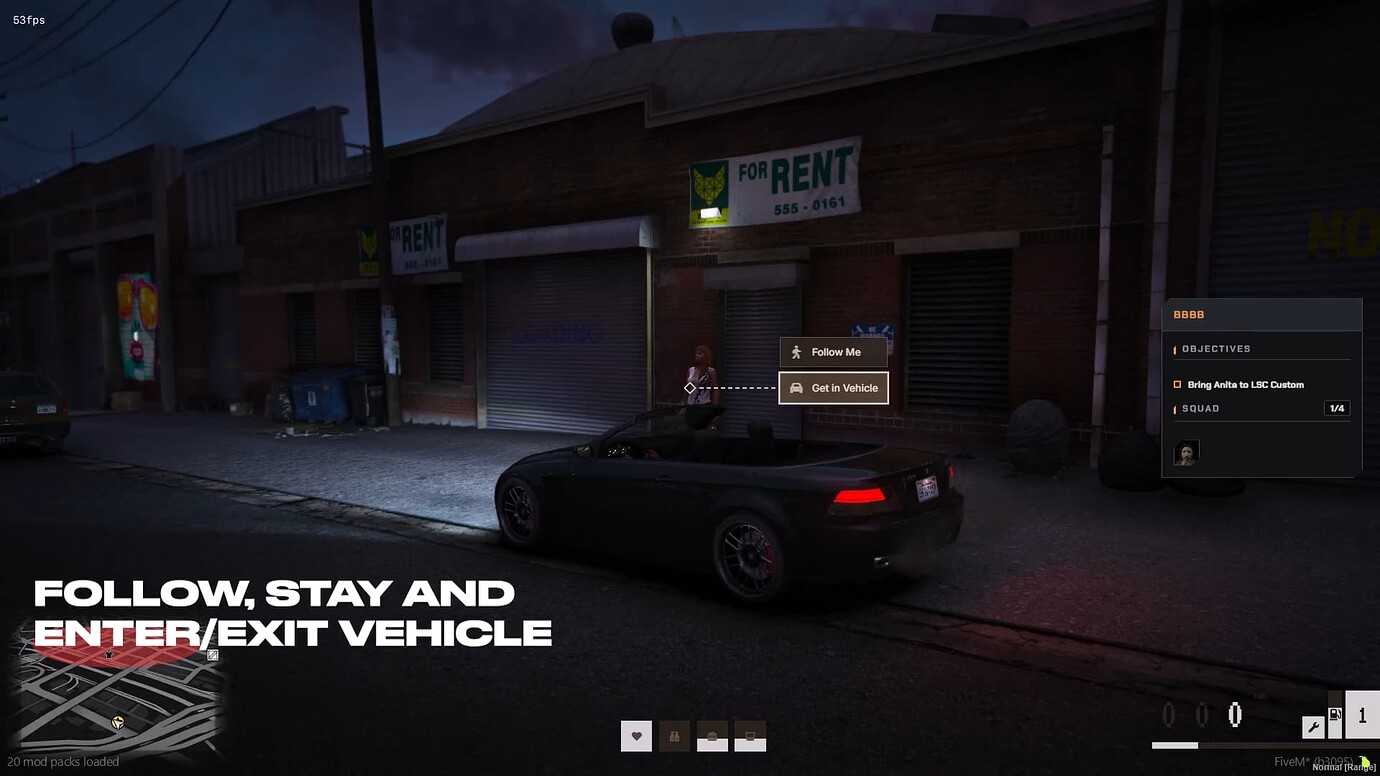
Task: Click the armor vest icon
Action: pyautogui.click(x=674, y=737)
